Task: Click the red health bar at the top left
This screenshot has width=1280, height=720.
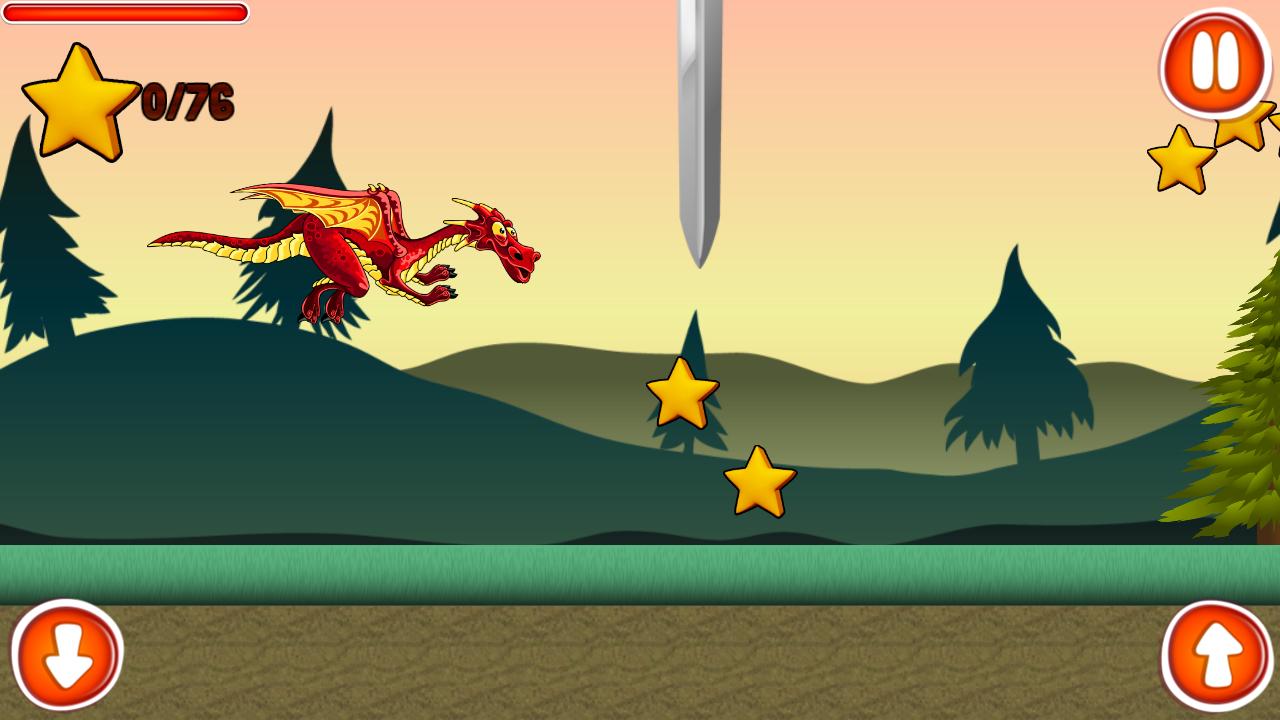Action: click(125, 15)
